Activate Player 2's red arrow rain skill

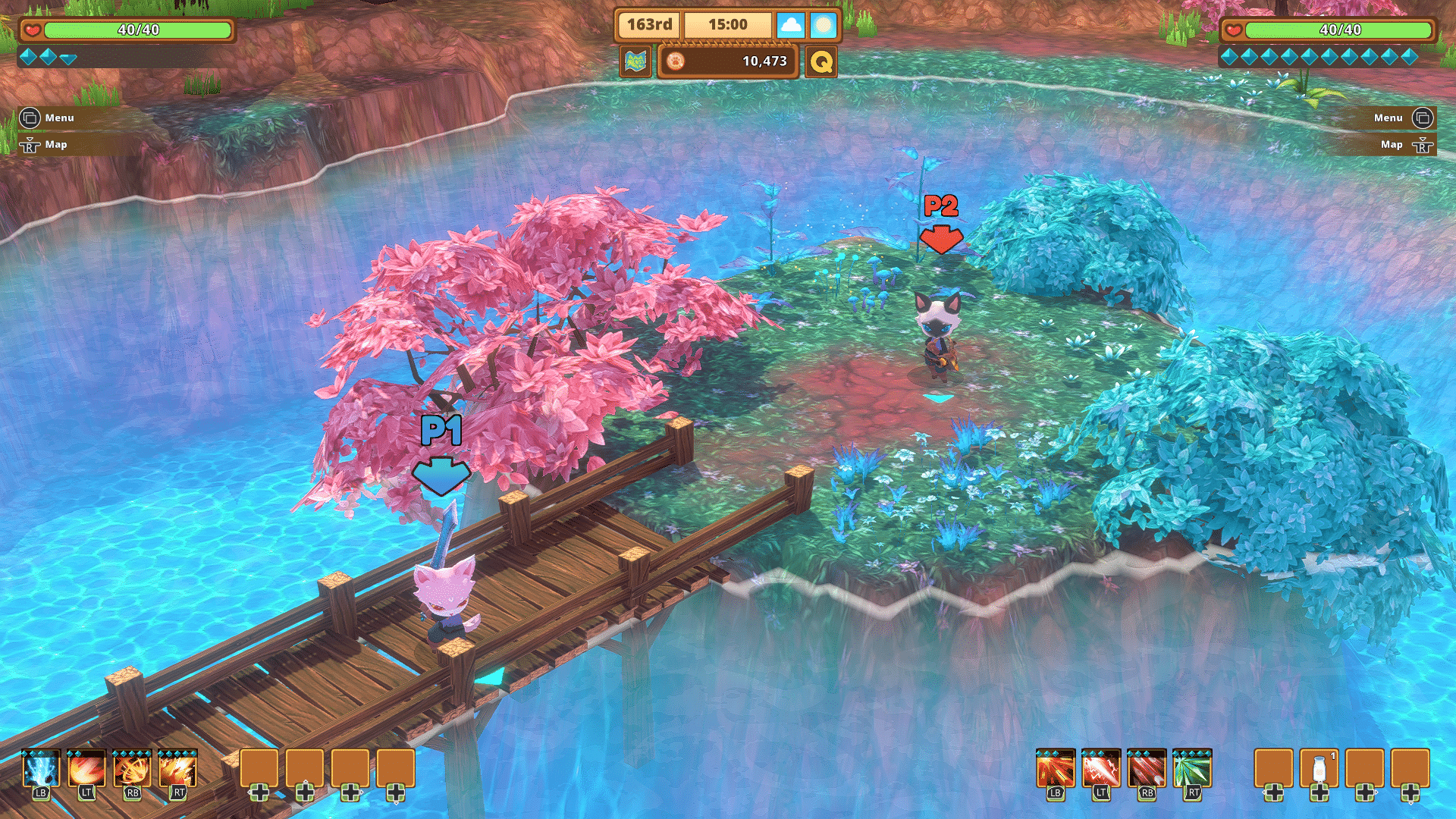tap(1147, 770)
